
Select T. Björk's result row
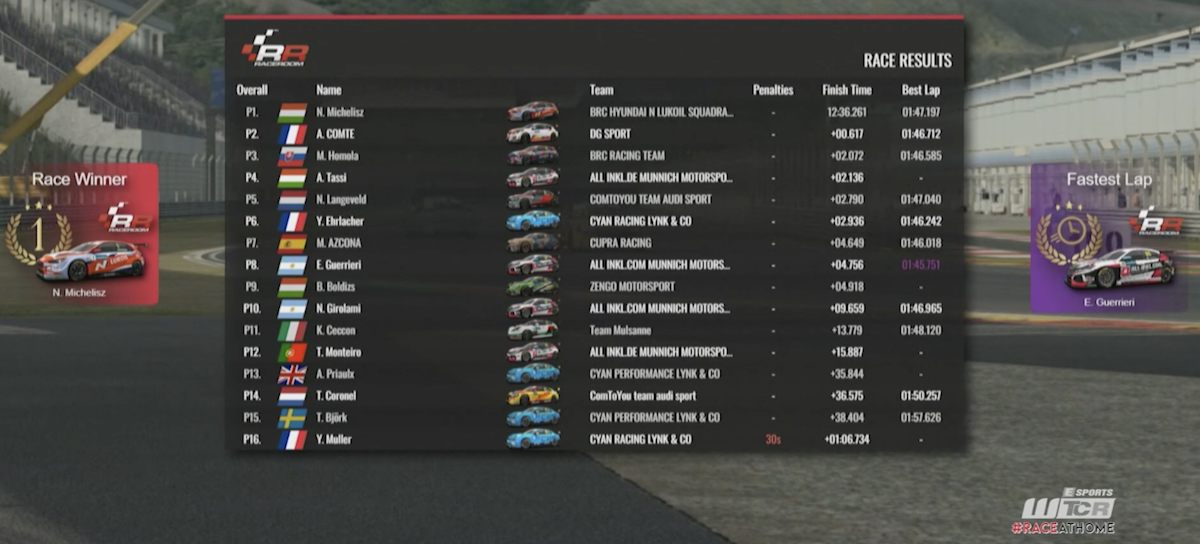pyautogui.click(x=595, y=417)
